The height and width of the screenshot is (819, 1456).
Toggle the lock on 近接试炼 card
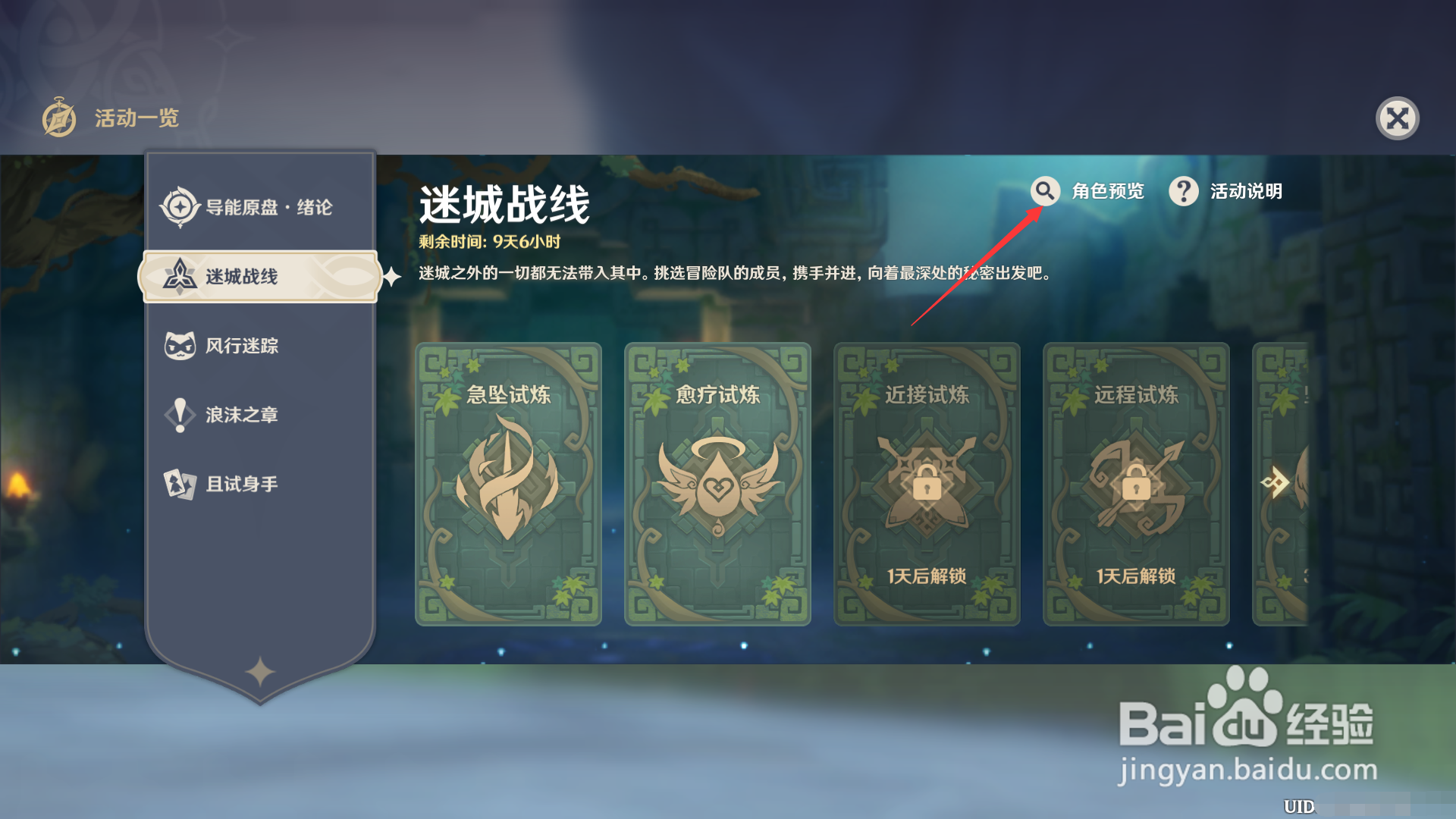pyautogui.click(x=927, y=485)
